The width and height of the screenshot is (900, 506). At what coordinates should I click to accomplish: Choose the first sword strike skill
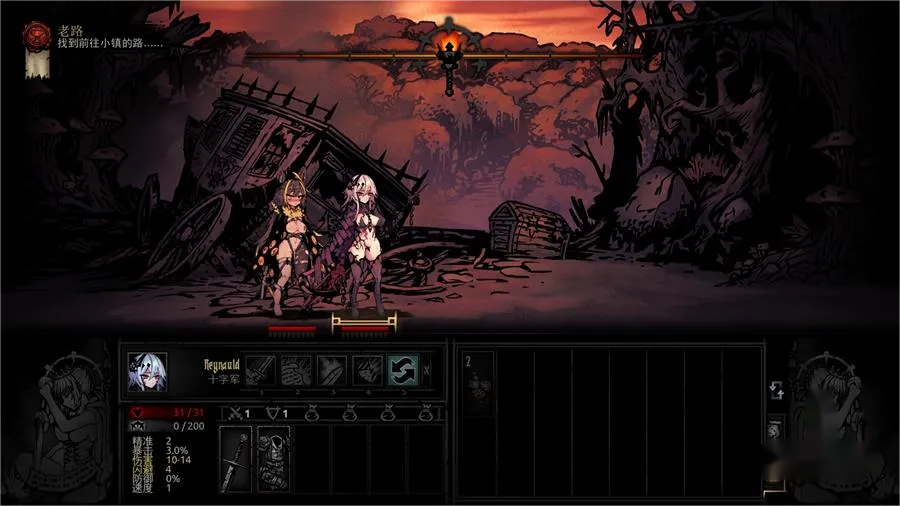coord(260,370)
